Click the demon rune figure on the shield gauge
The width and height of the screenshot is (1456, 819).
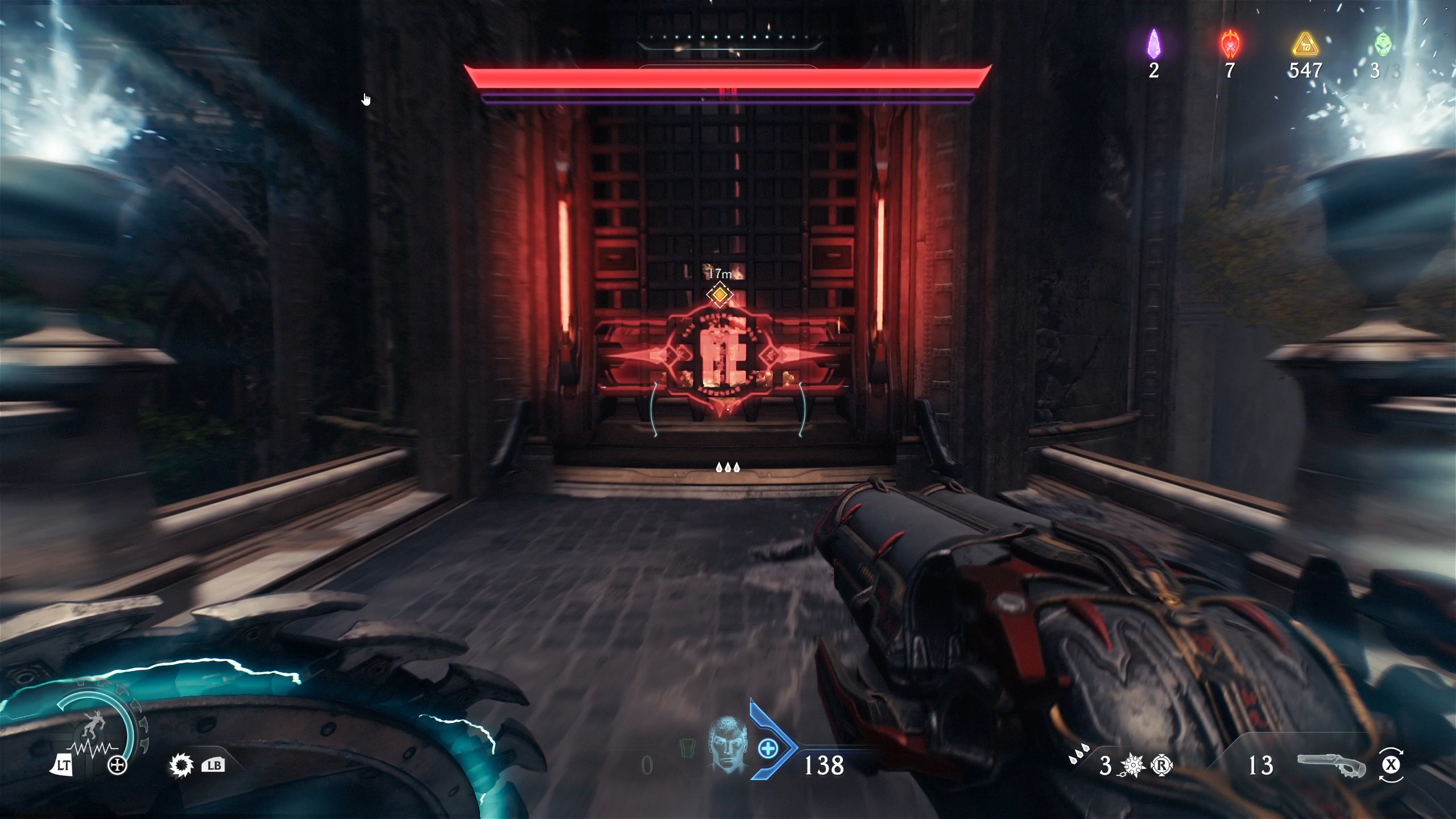point(93,723)
